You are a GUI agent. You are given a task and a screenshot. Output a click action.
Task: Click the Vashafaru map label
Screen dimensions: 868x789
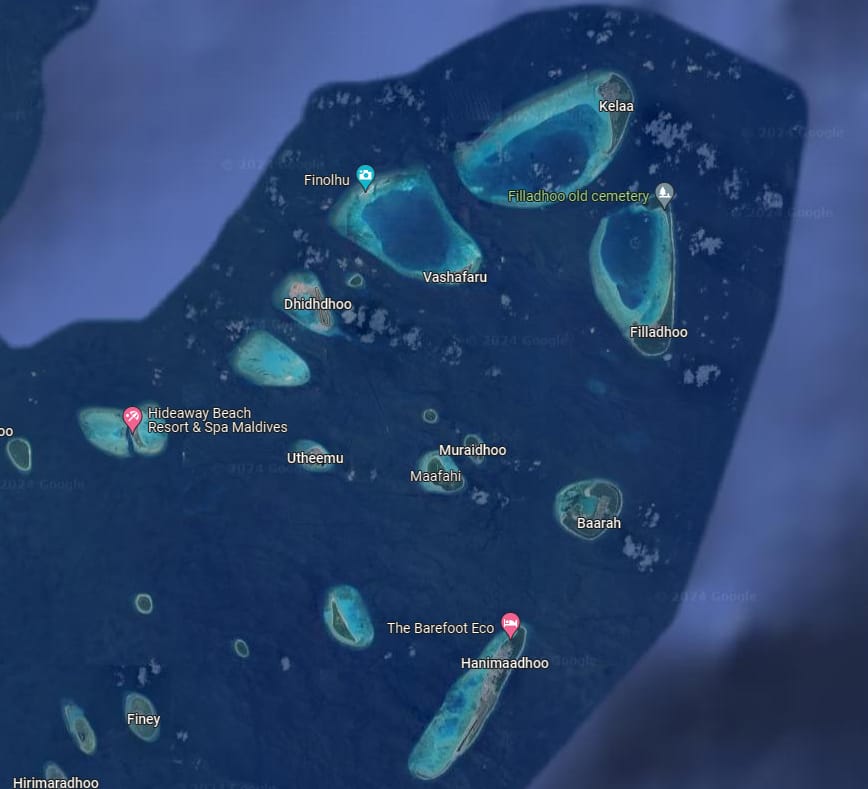coord(455,277)
